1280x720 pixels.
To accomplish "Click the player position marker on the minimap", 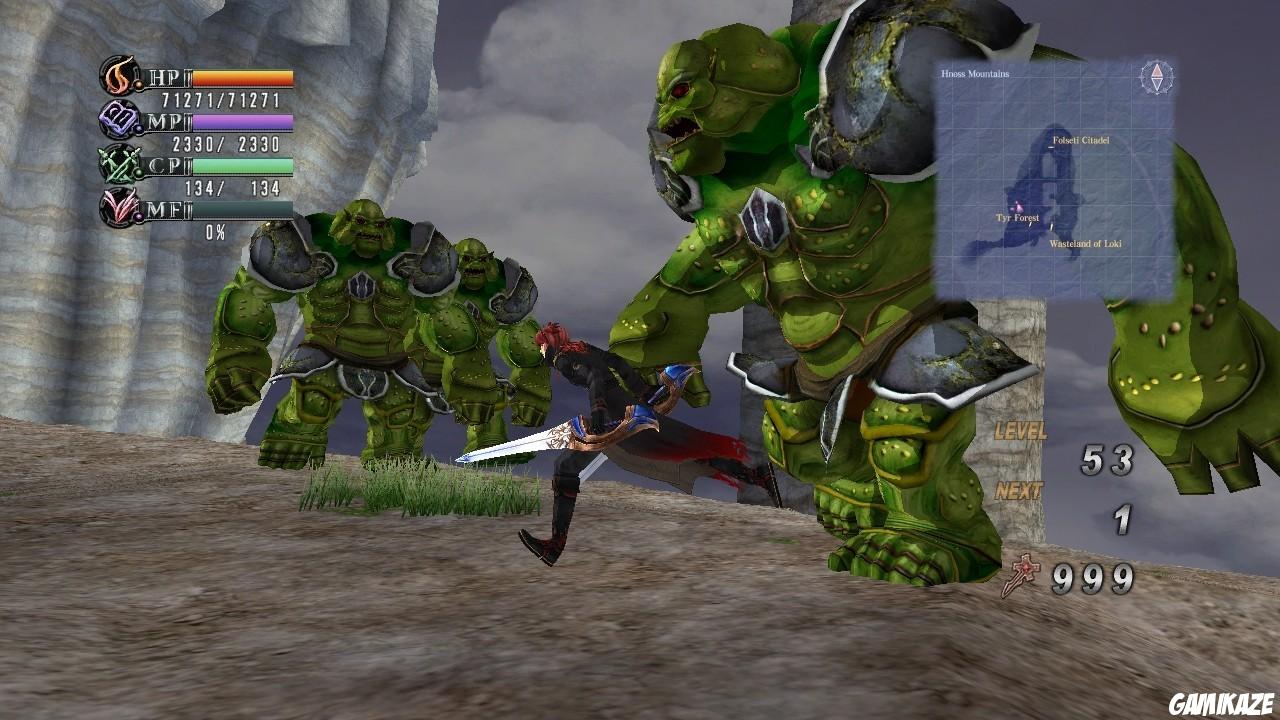I will tap(1016, 205).
